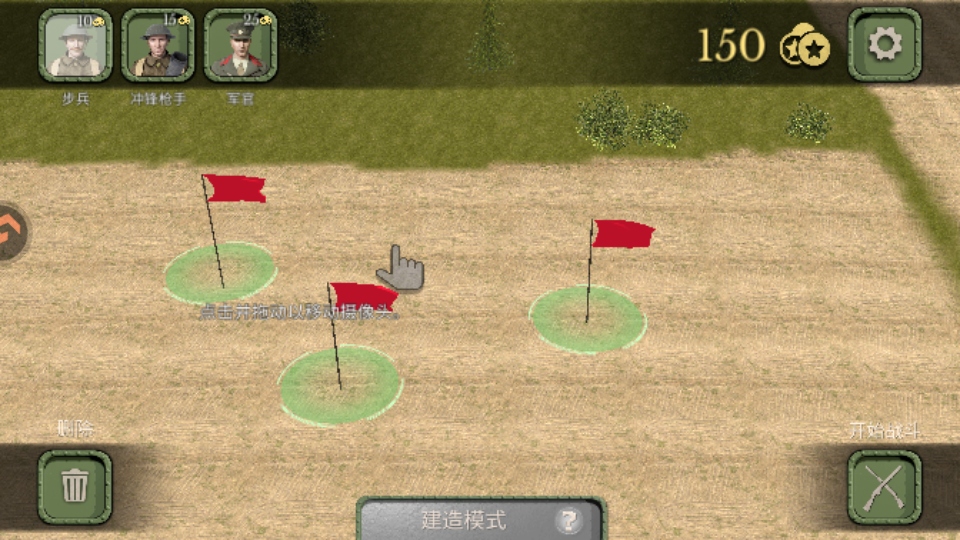Select the infantry (步兵) unit portrait
Viewport: 960px width, 540px height.
(75, 46)
